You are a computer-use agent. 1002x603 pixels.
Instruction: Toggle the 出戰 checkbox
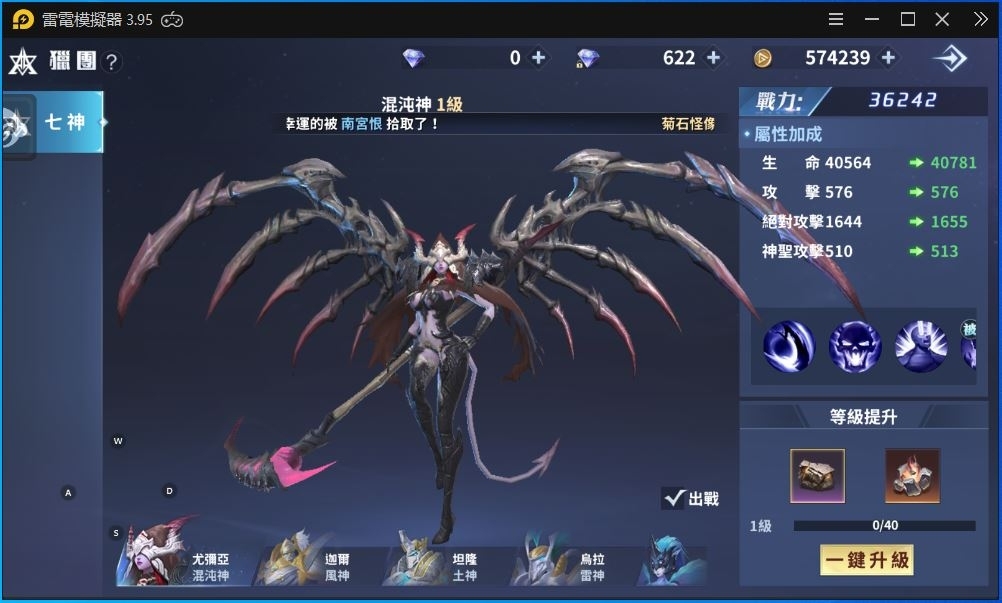click(x=674, y=498)
